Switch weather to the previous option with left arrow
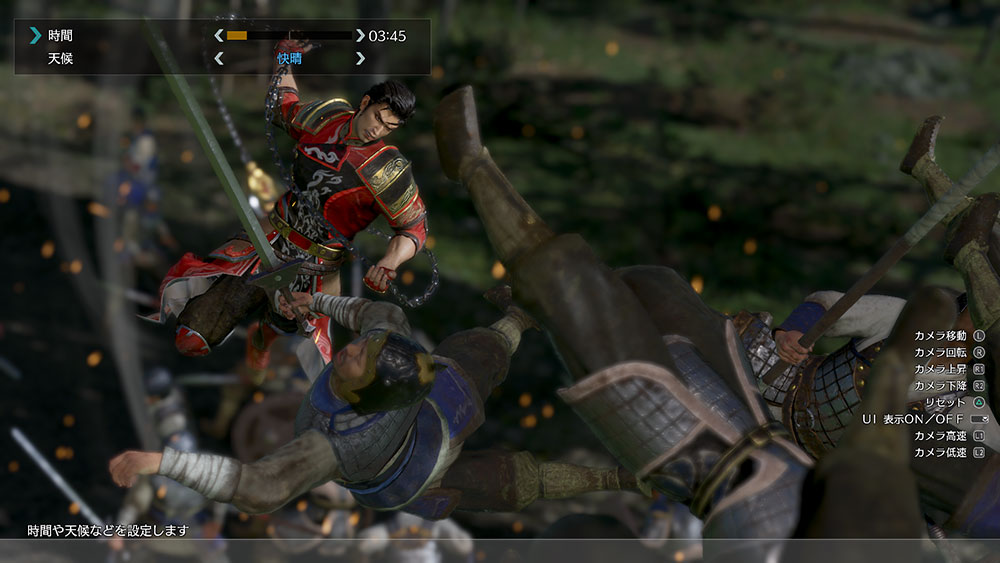 click(219, 59)
